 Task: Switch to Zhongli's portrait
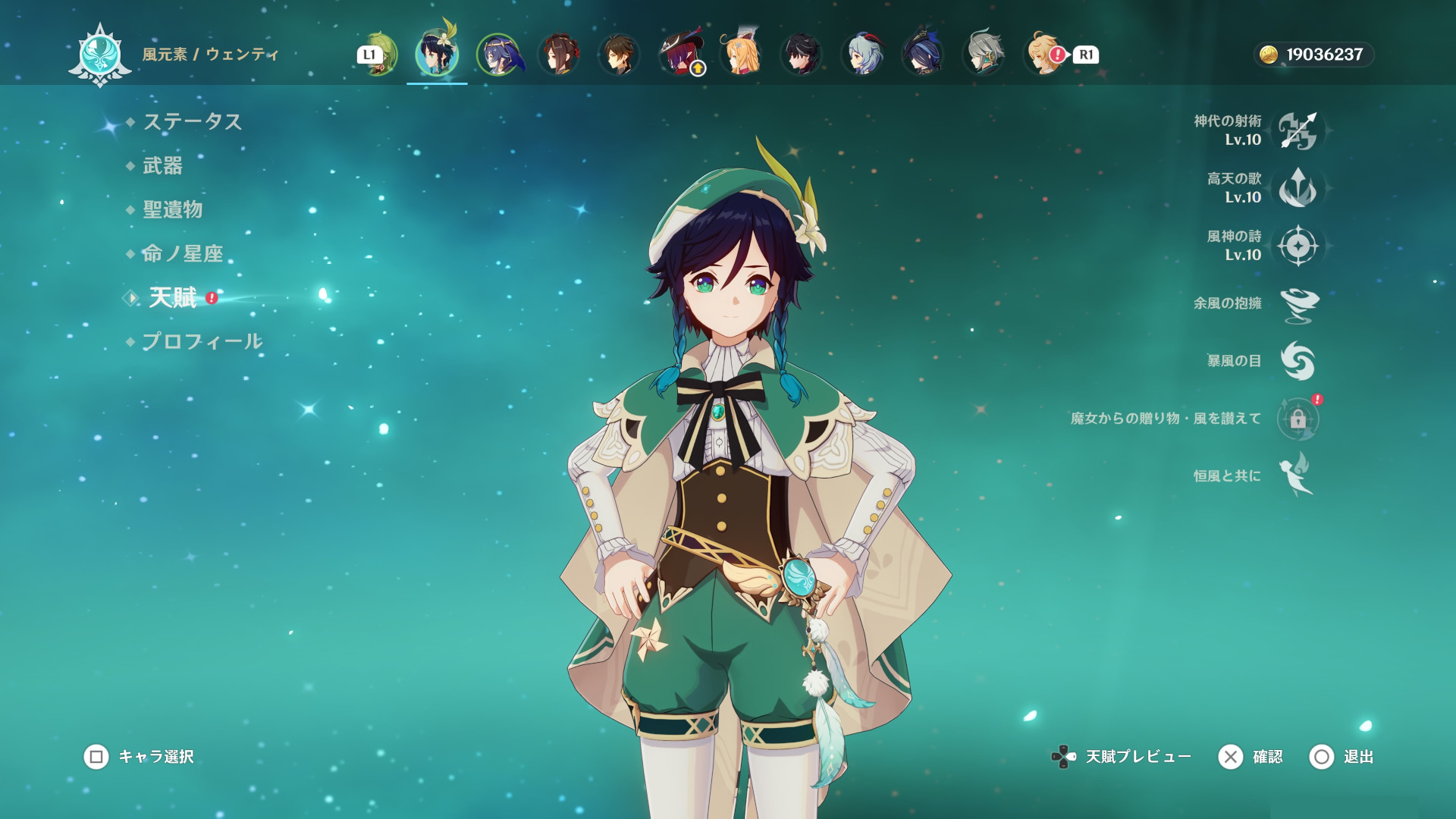(619, 55)
